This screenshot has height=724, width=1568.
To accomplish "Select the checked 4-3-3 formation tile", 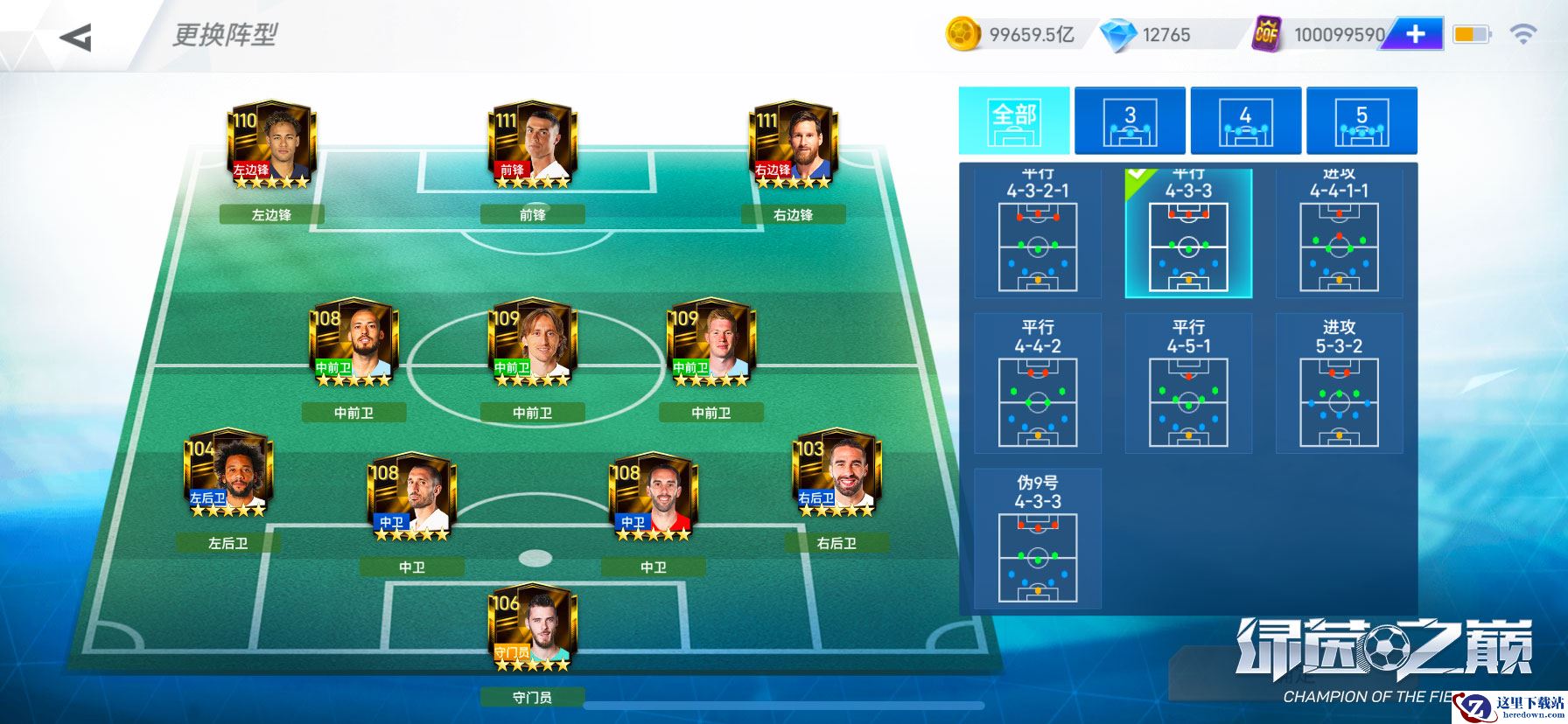I will pyautogui.click(x=1188, y=234).
